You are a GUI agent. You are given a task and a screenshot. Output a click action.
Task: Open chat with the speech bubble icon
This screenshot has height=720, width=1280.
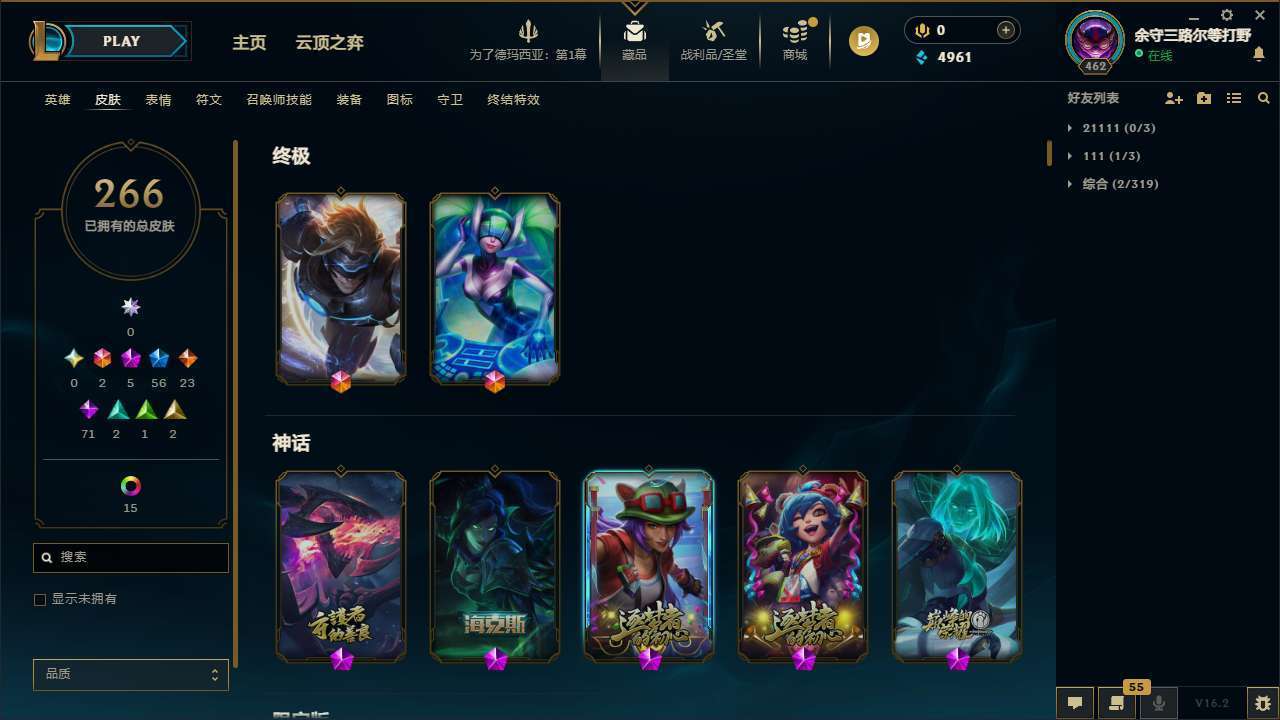pos(1075,702)
